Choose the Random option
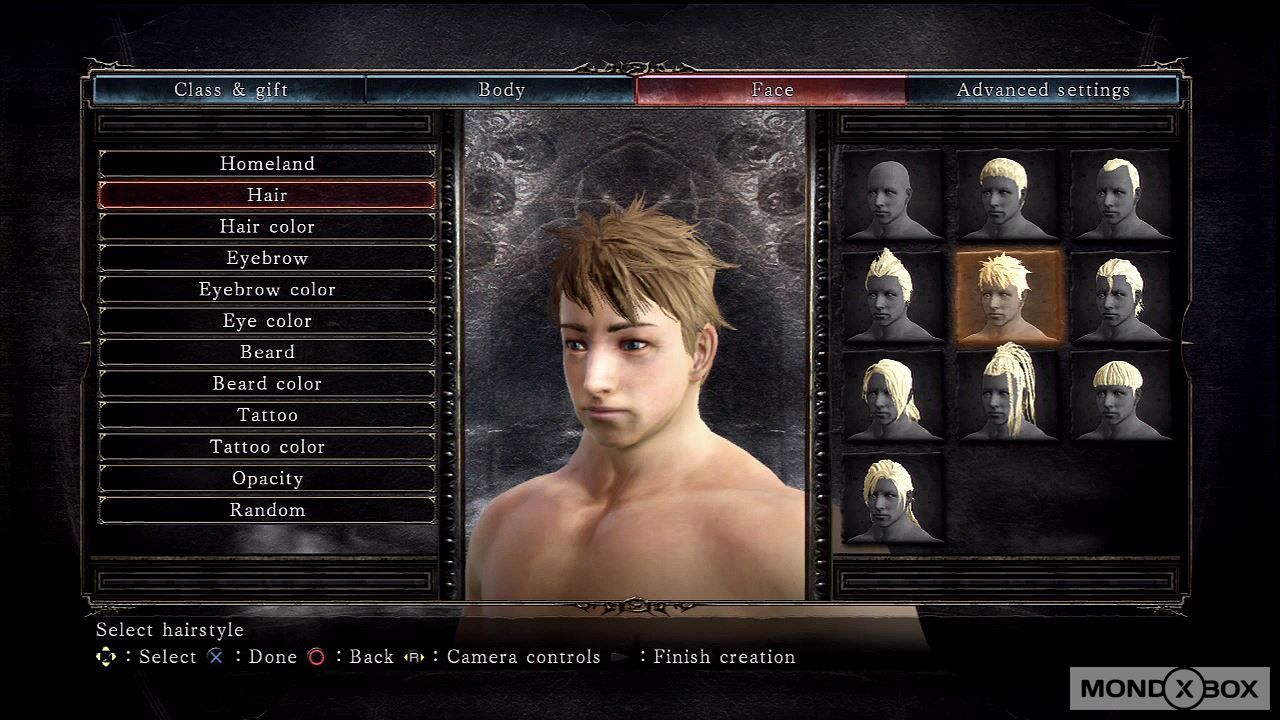This screenshot has height=720, width=1280. [267, 510]
